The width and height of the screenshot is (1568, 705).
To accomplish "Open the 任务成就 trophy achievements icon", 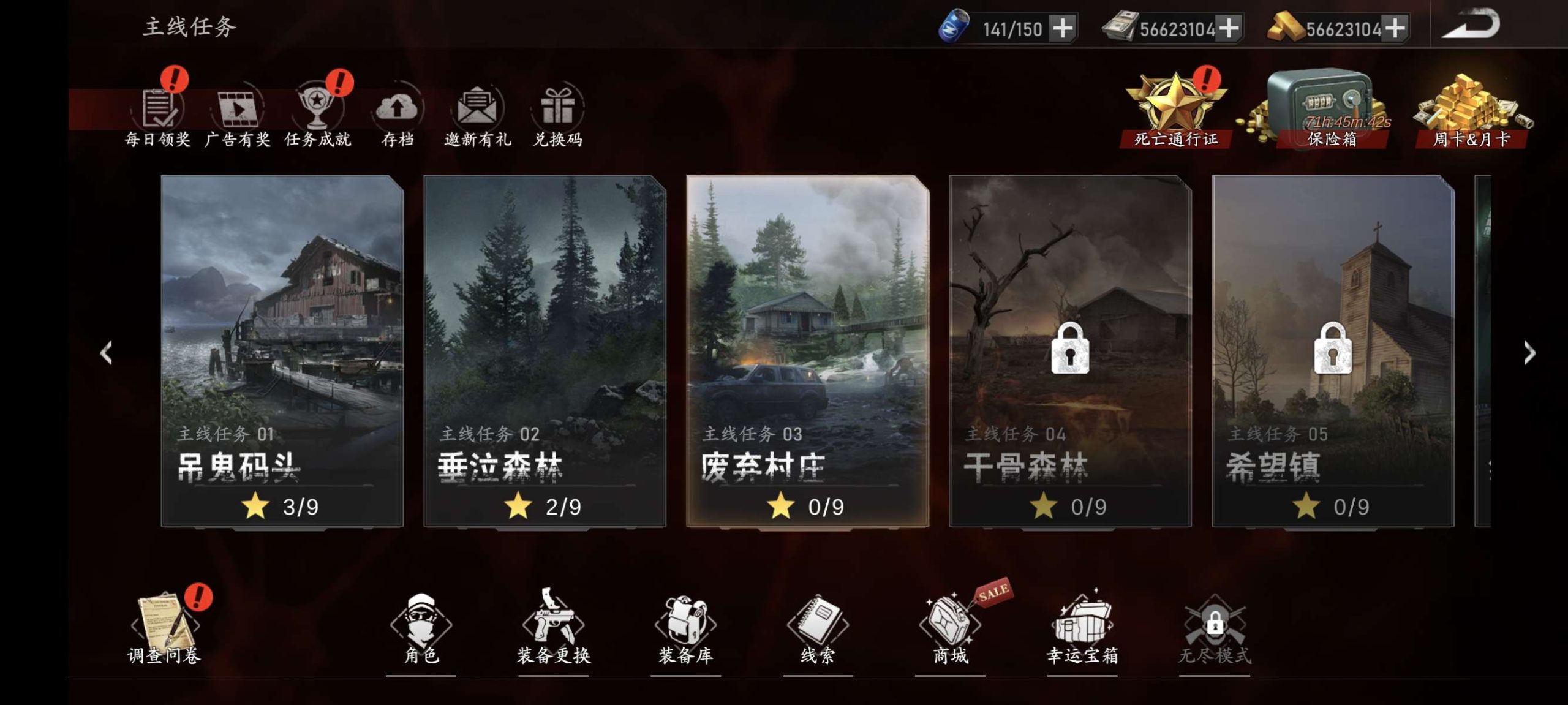I will click(x=318, y=110).
